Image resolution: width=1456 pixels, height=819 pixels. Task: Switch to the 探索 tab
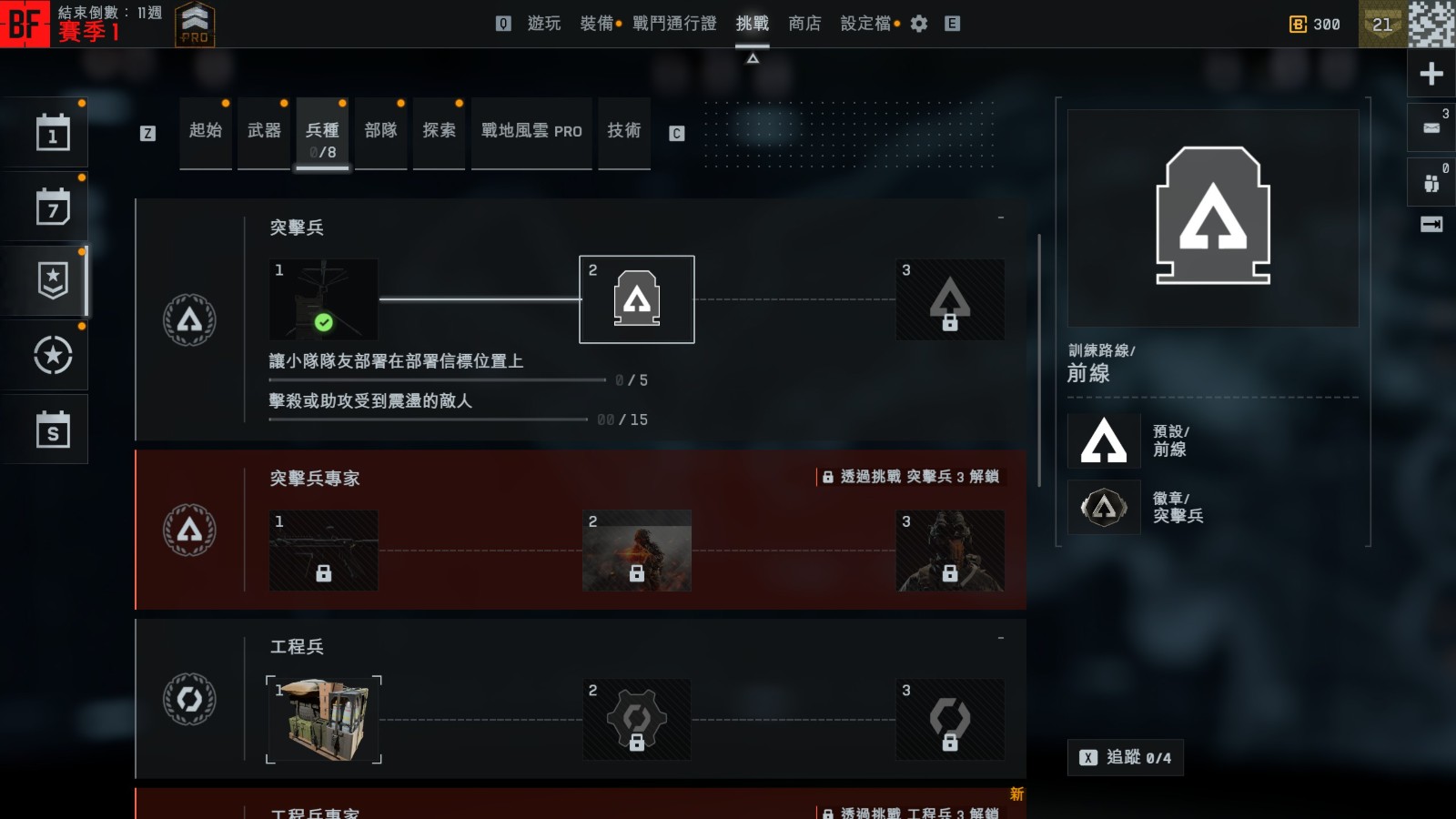pos(439,131)
